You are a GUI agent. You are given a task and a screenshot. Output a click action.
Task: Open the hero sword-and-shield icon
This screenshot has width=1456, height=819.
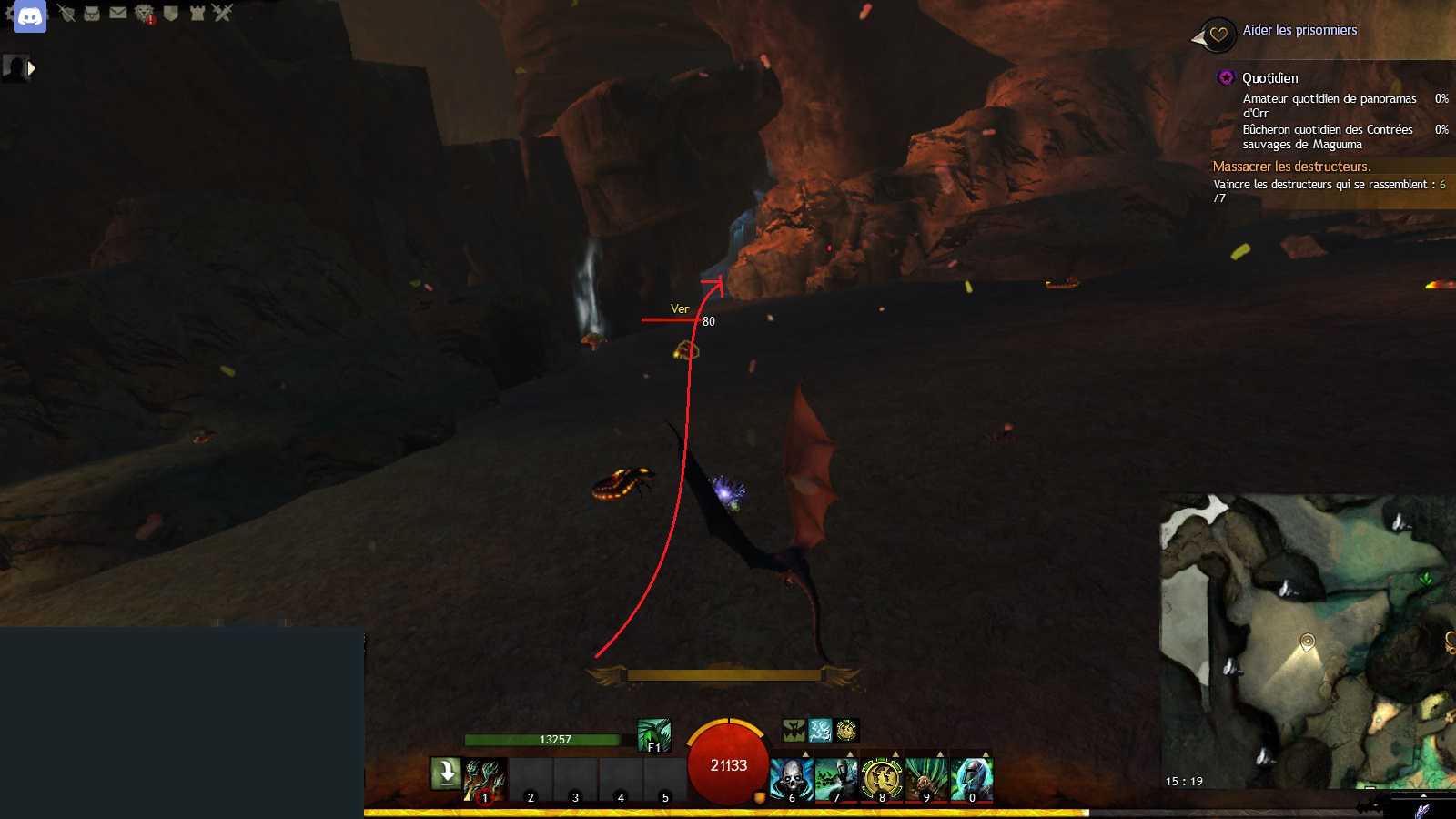tap(66, 13)
